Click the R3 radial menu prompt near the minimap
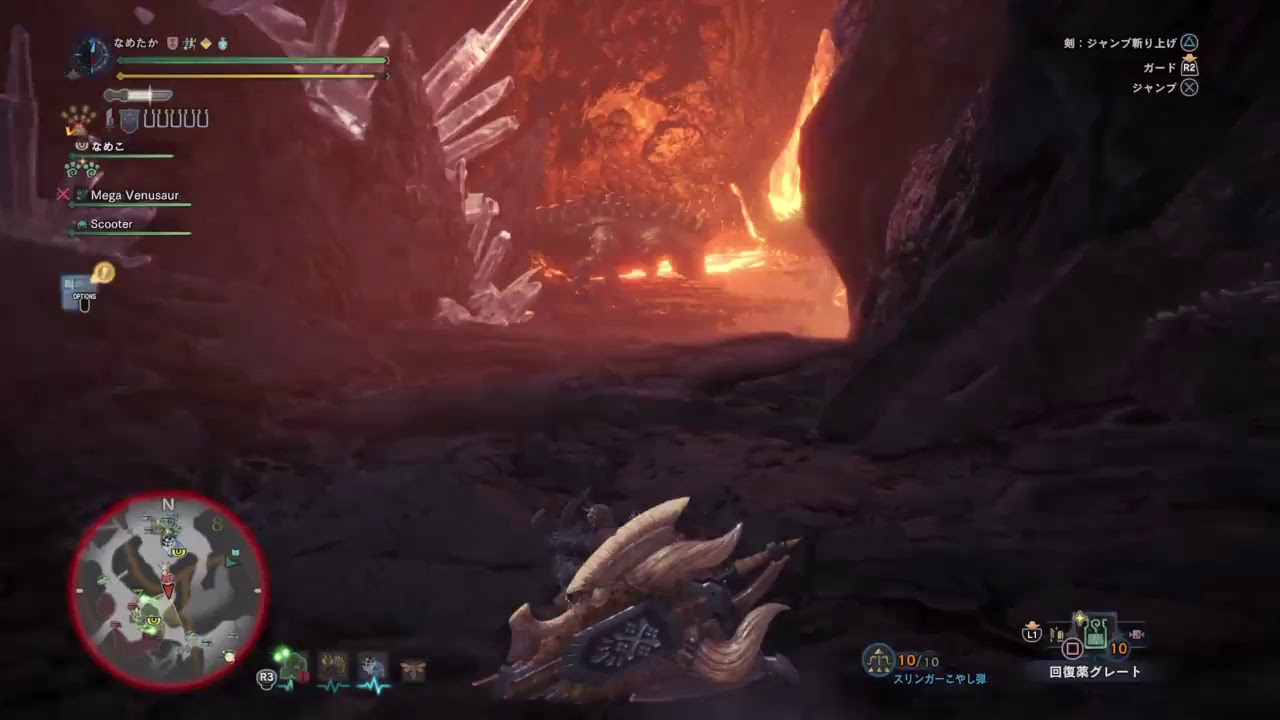The image size is (1280, 720). tap(266, 677)
